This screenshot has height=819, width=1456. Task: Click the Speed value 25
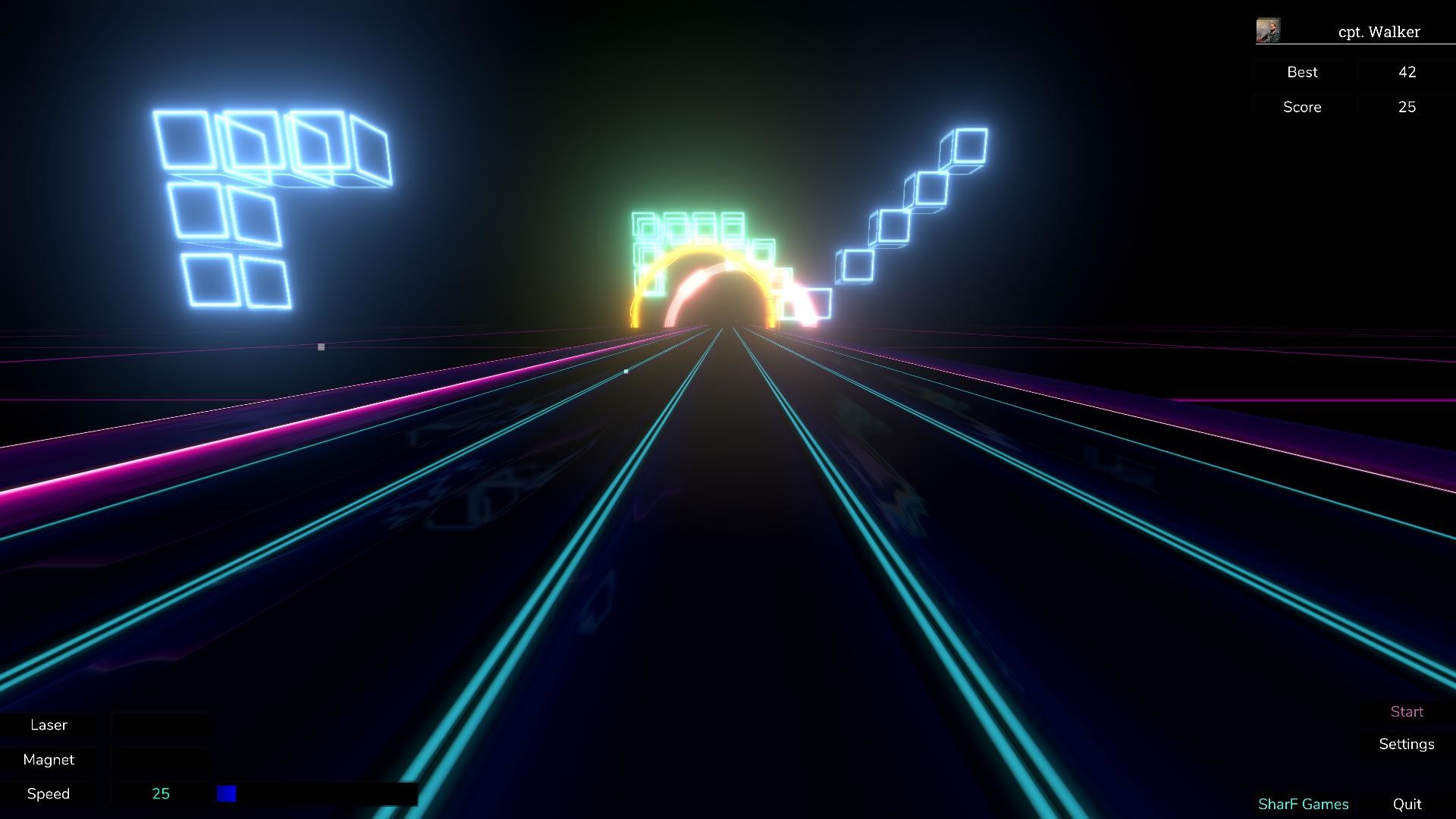tap(161, 794)
